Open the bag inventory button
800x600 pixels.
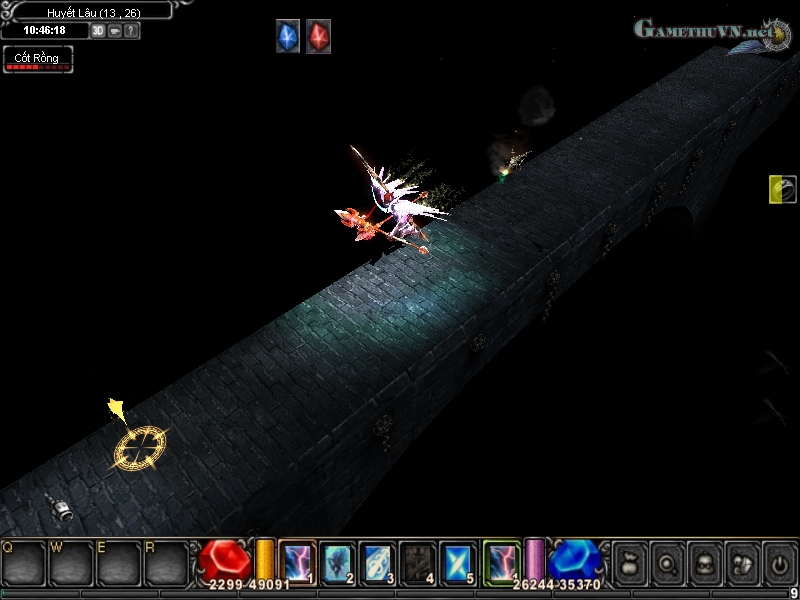coord(630,562)
